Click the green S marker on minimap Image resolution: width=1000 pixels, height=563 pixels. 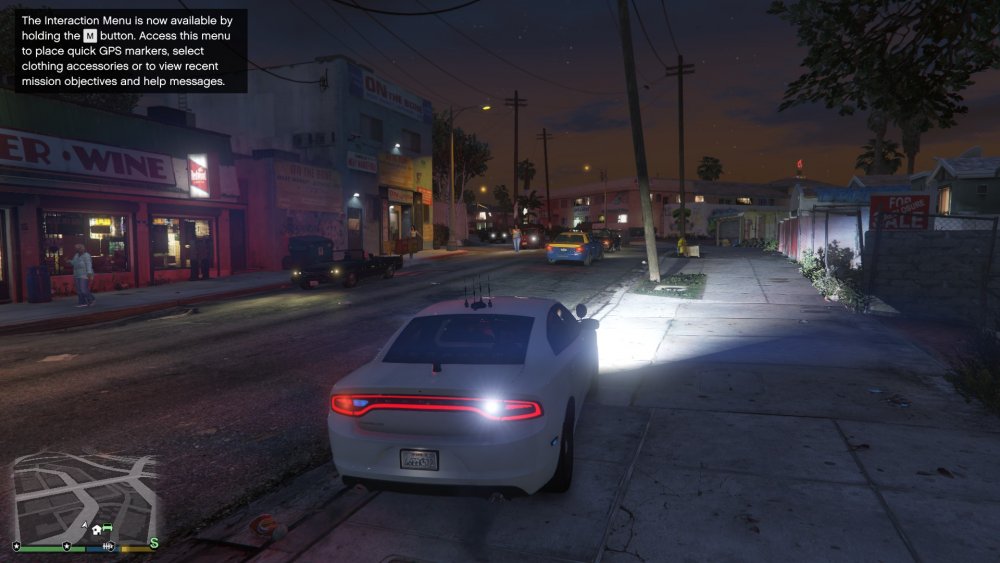point(154,543)
